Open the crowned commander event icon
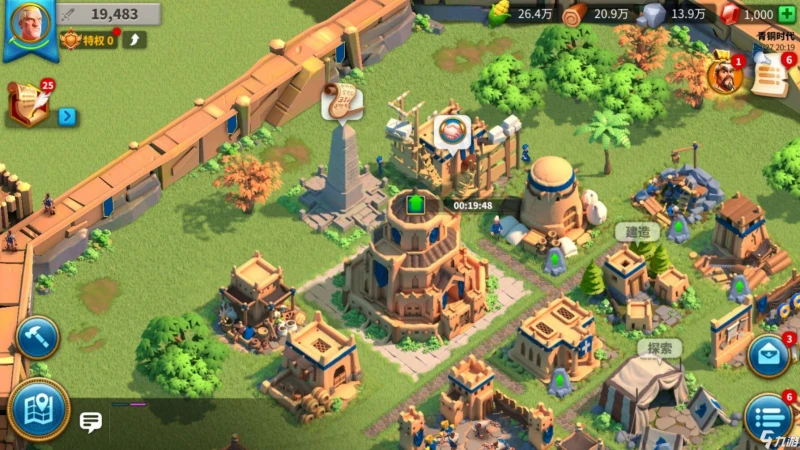 click(720, 74)
